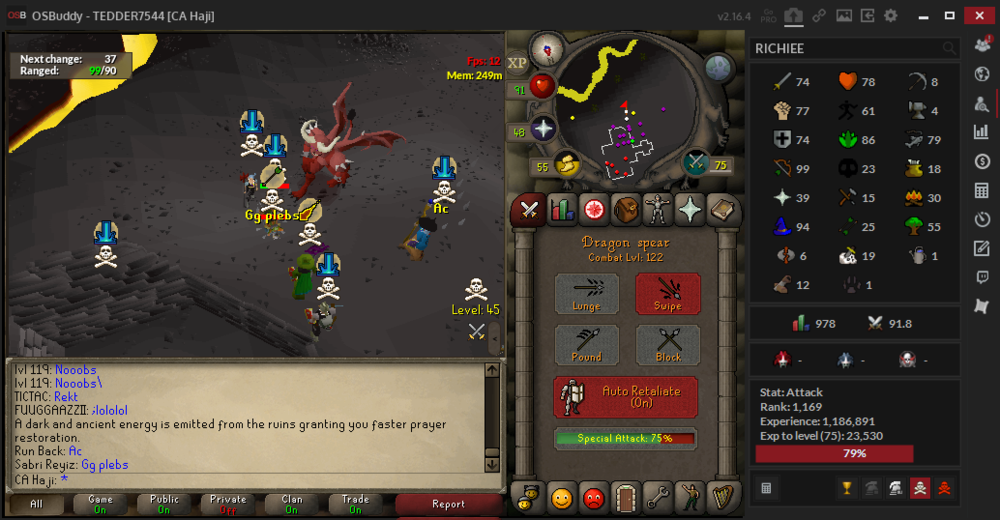The image size is (1000, 520).
Task: Select the Block attack style
Action: pyautogui.click(x=668, y=345)
